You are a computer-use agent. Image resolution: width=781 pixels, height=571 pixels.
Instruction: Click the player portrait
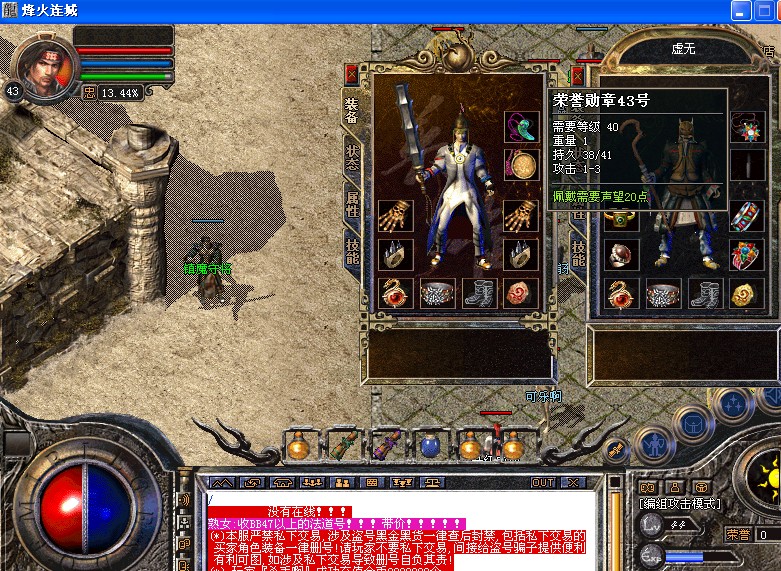pyautogui.click(x=47, y=68)
